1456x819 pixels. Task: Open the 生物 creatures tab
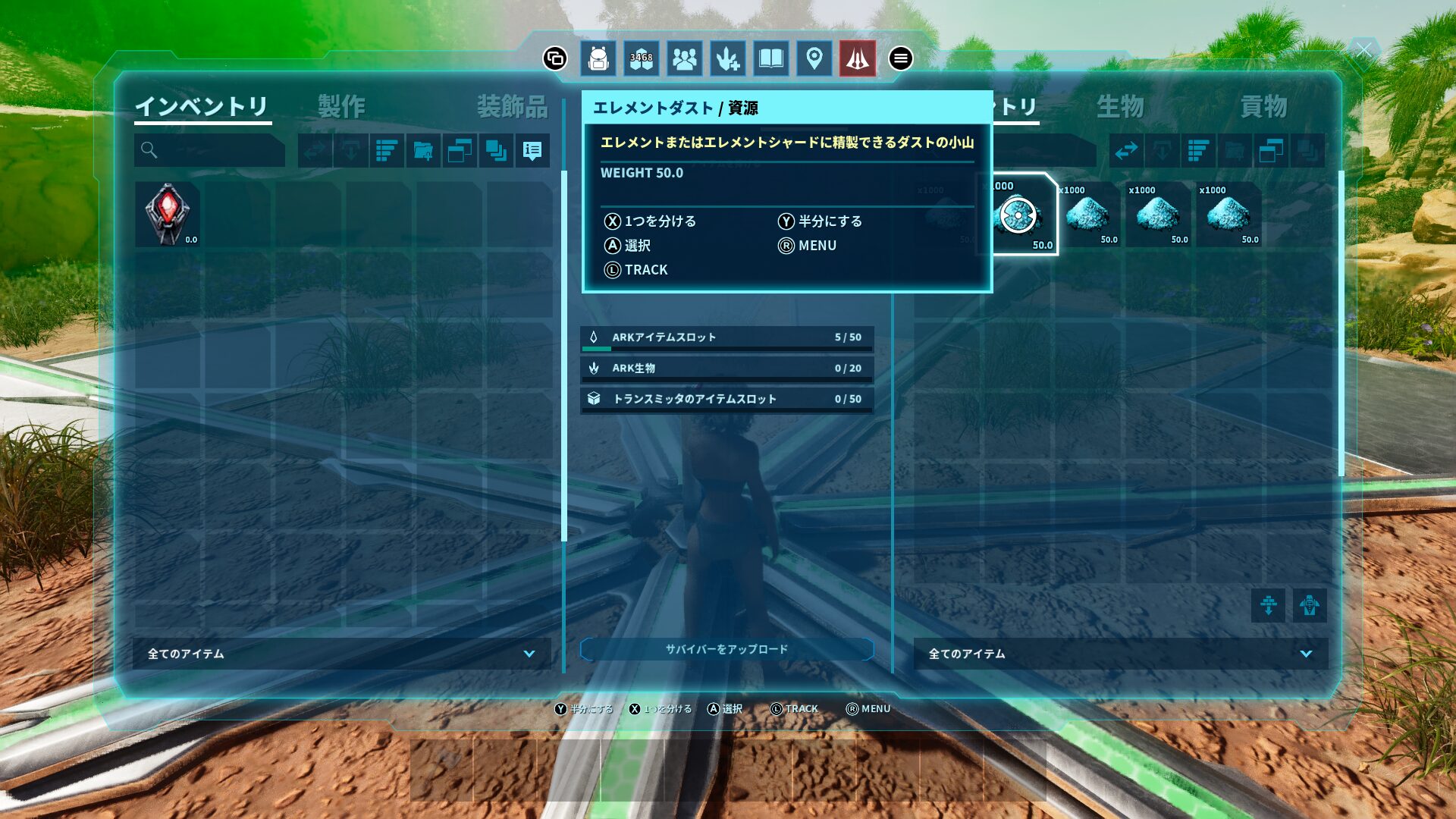[1120, 106]
